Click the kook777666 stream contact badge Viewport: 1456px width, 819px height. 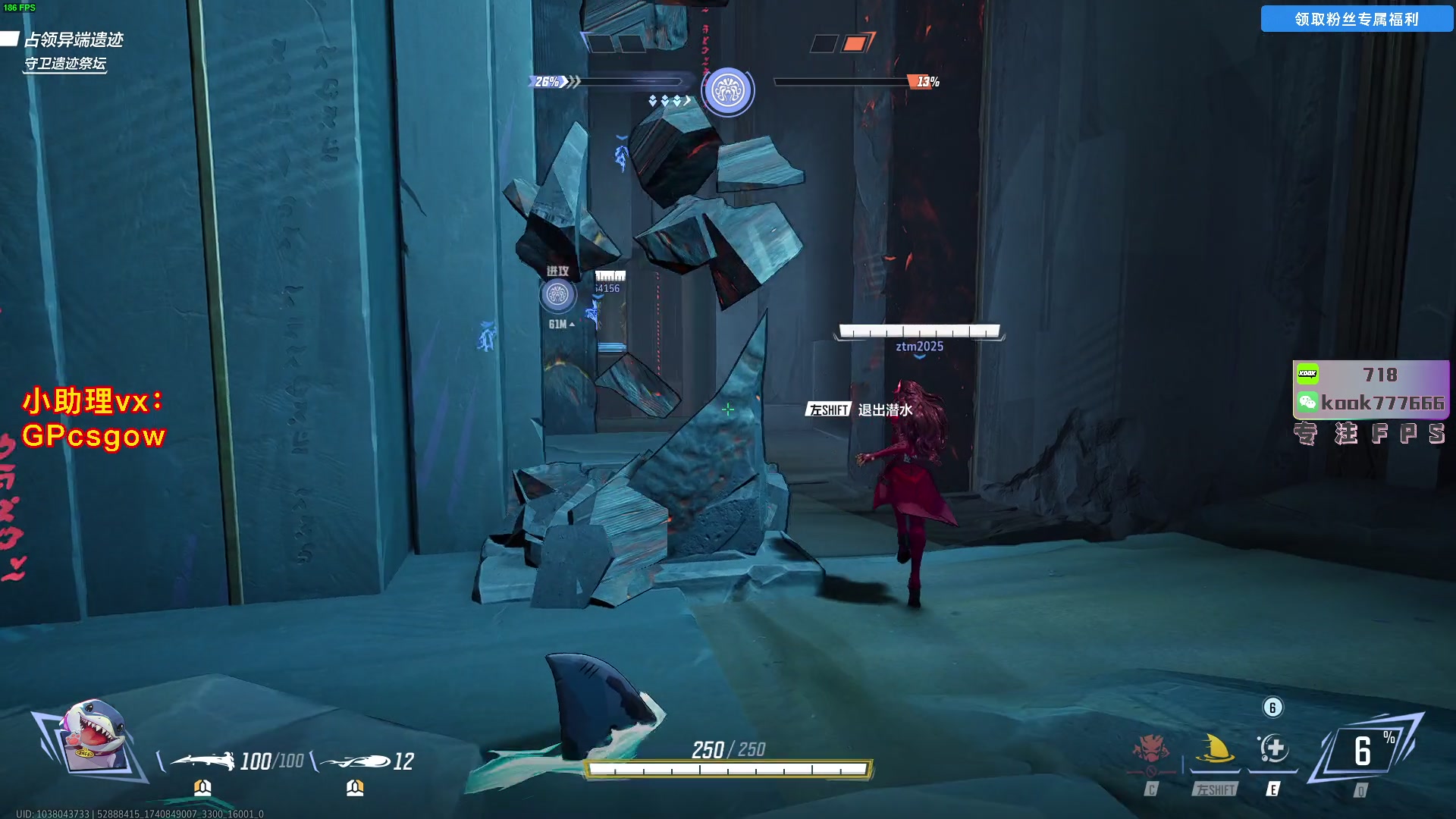click(1371, 403)
